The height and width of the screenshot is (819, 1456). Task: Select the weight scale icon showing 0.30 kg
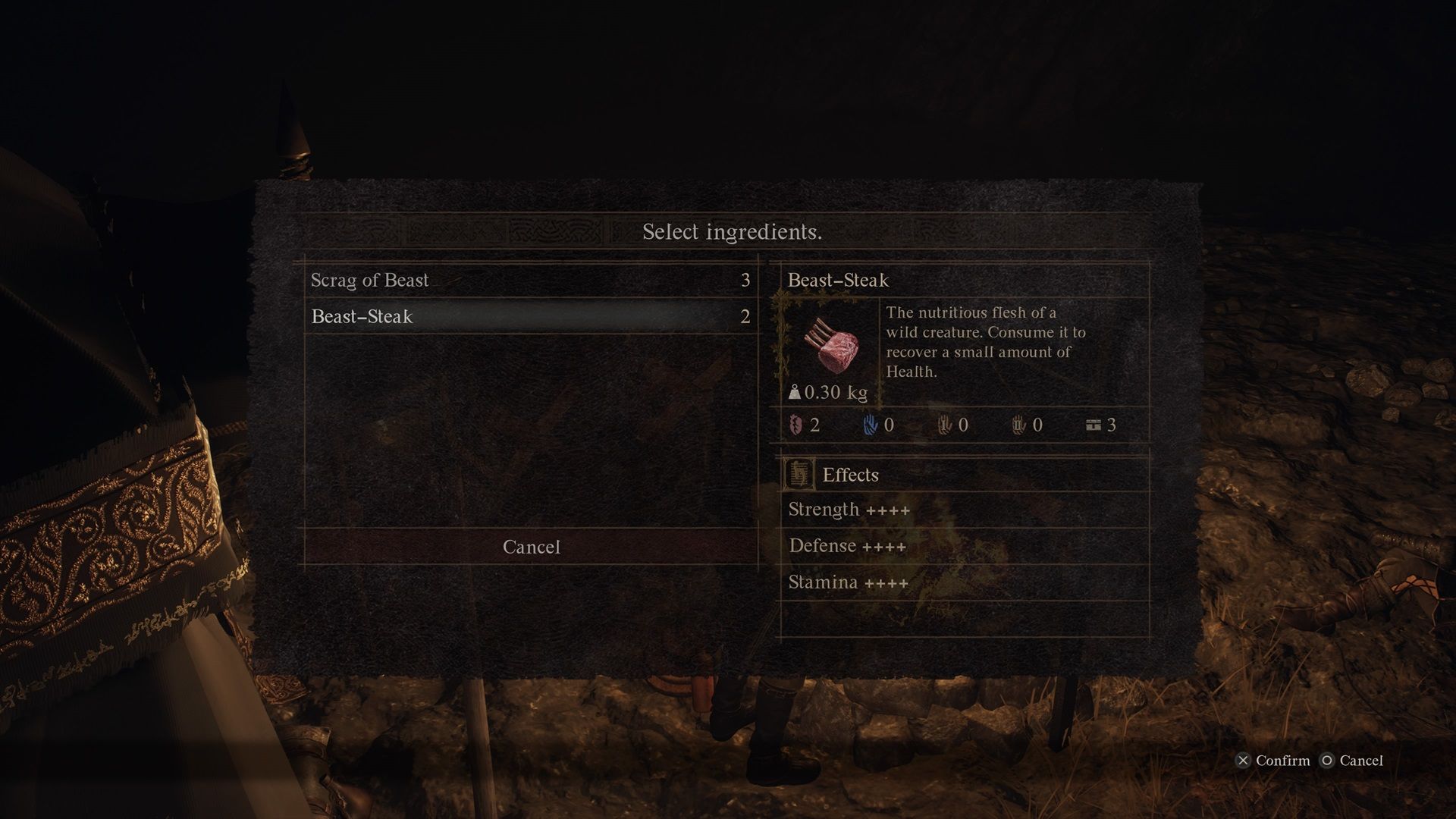pos(795,393)
